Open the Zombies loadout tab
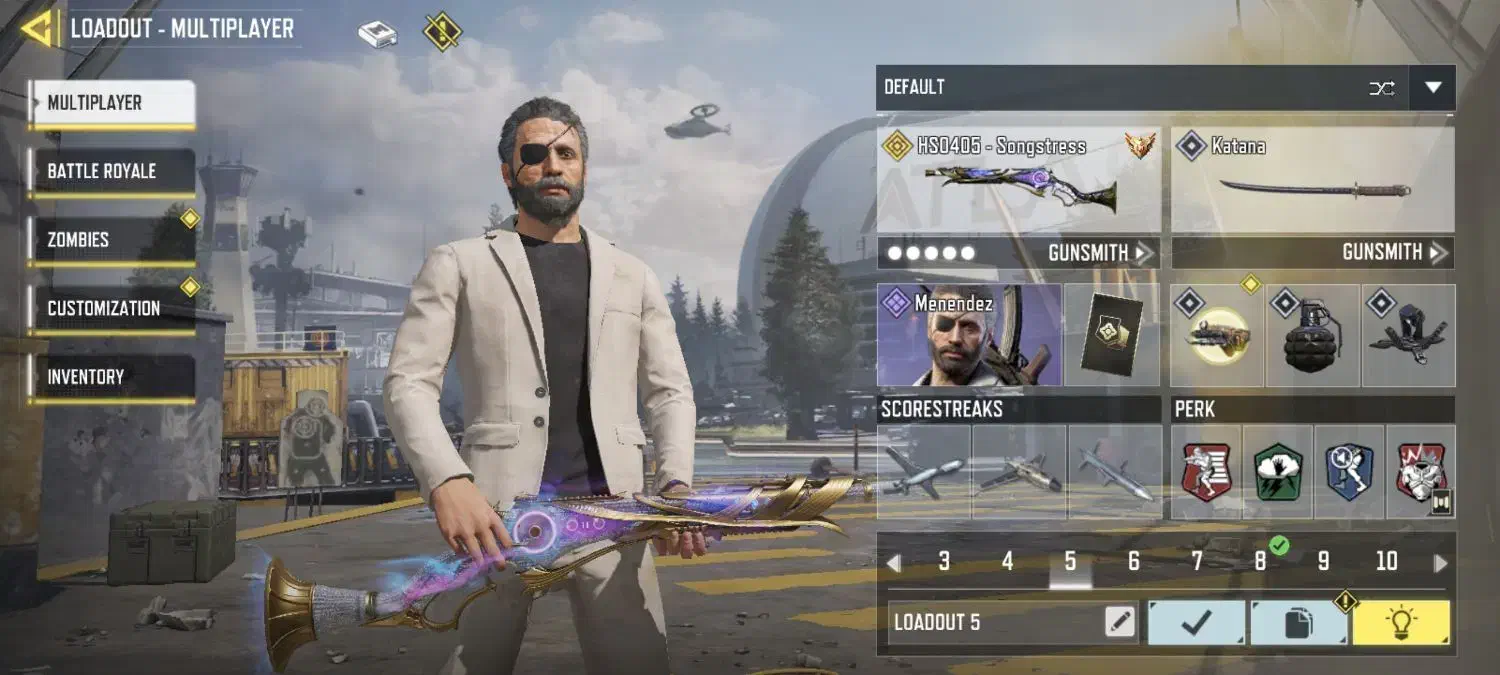This screenshot has width=1500, height=675. [111, 240]
